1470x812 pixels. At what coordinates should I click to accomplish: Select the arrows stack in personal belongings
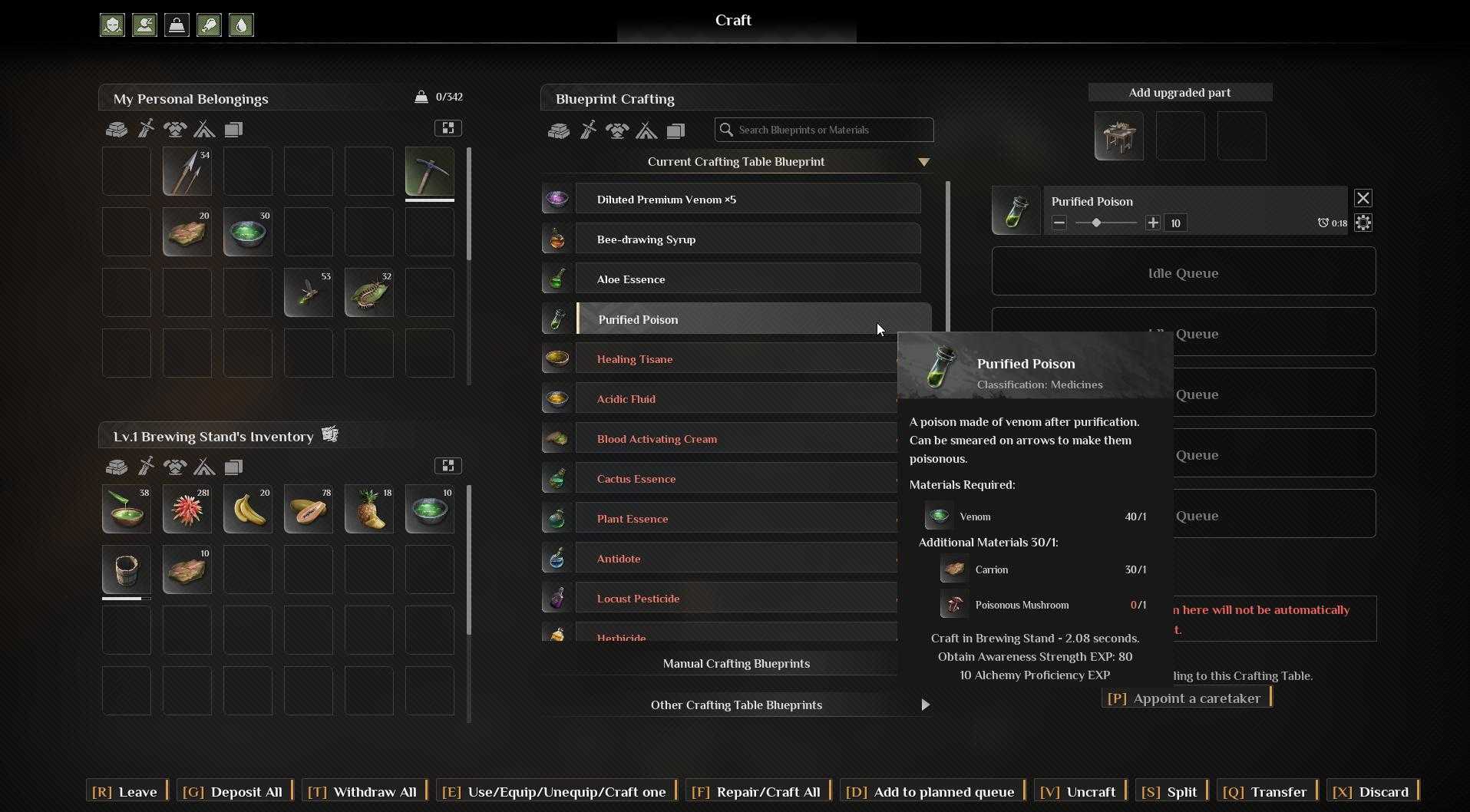point(187,171)
